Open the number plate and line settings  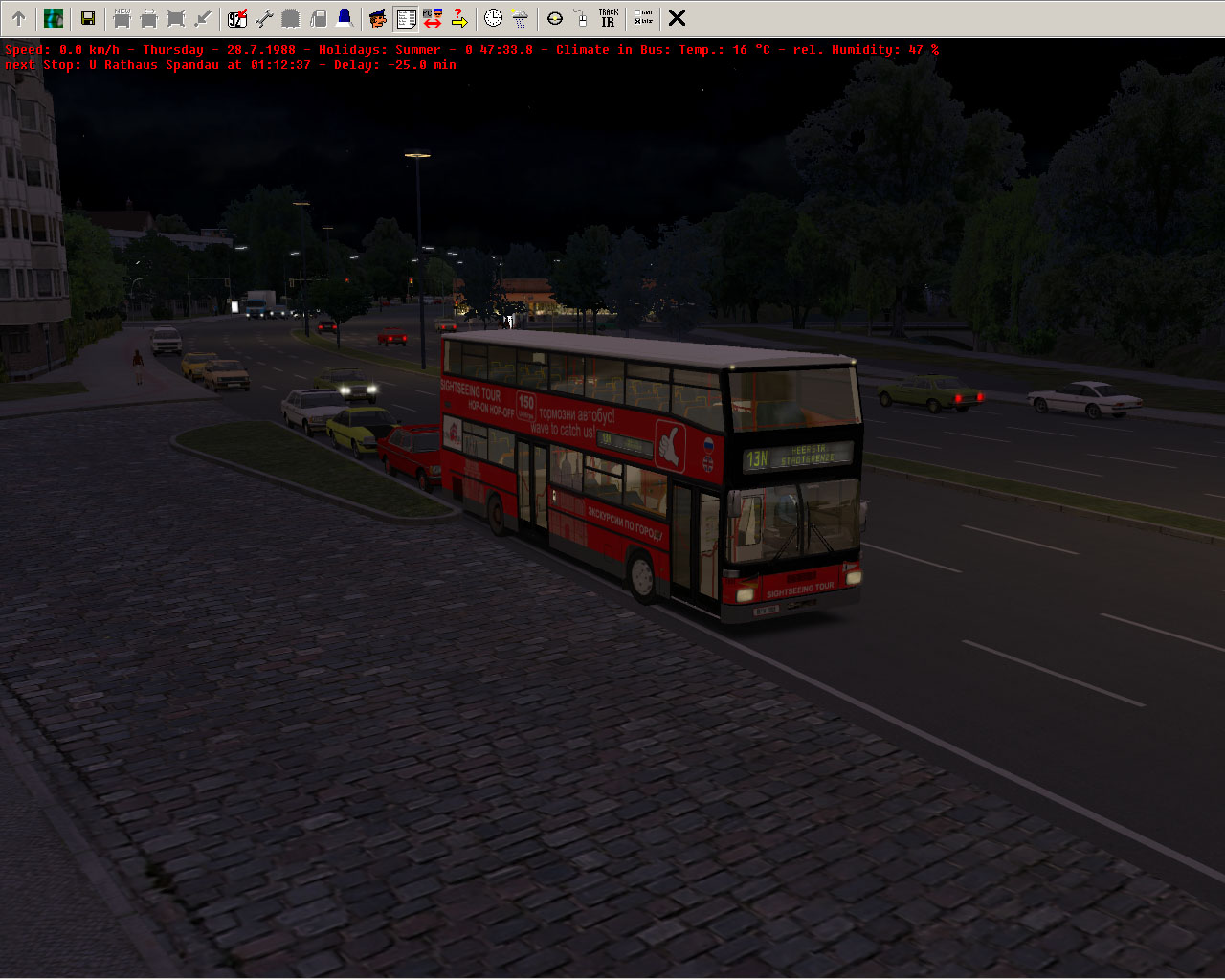click(237, 18)
